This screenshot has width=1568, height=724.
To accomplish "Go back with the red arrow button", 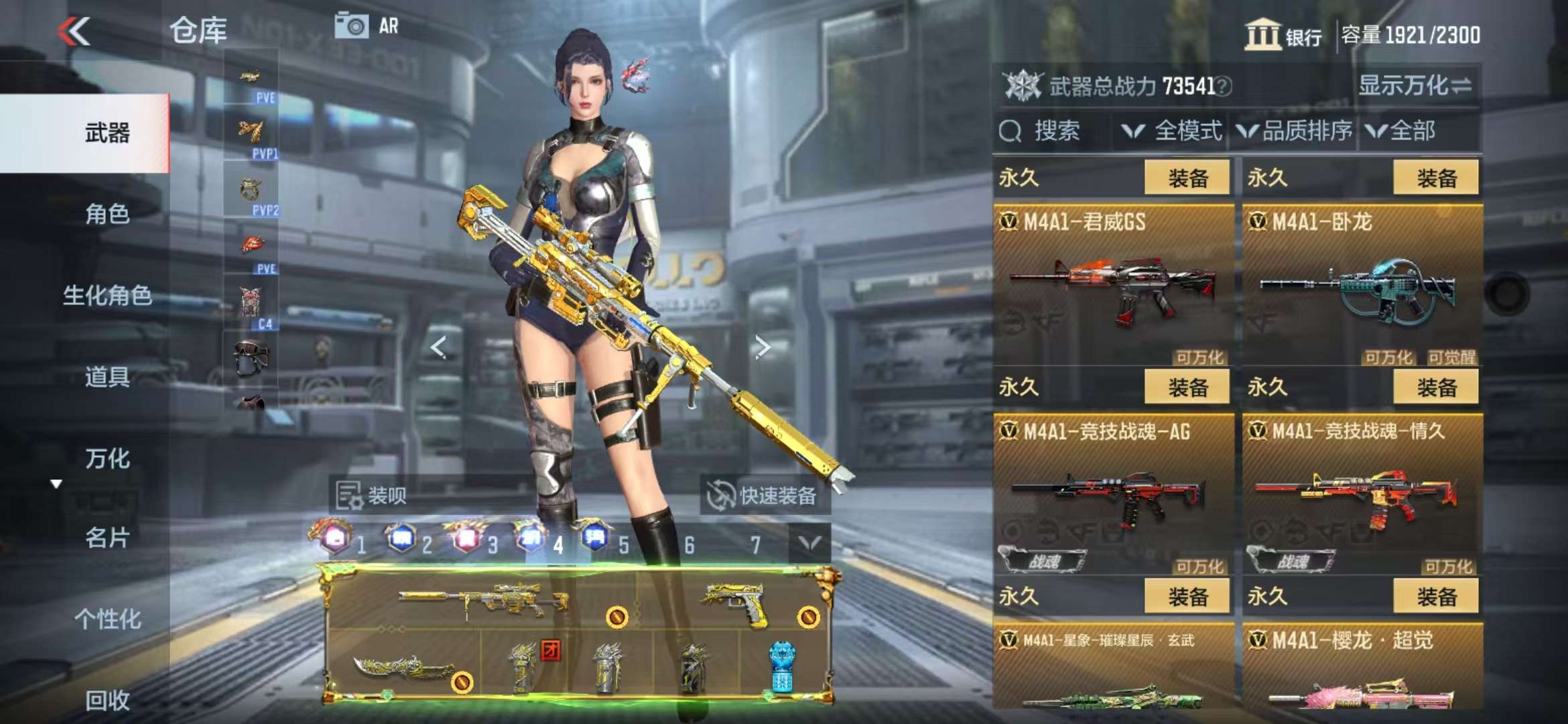I will [x=74, y=31].
